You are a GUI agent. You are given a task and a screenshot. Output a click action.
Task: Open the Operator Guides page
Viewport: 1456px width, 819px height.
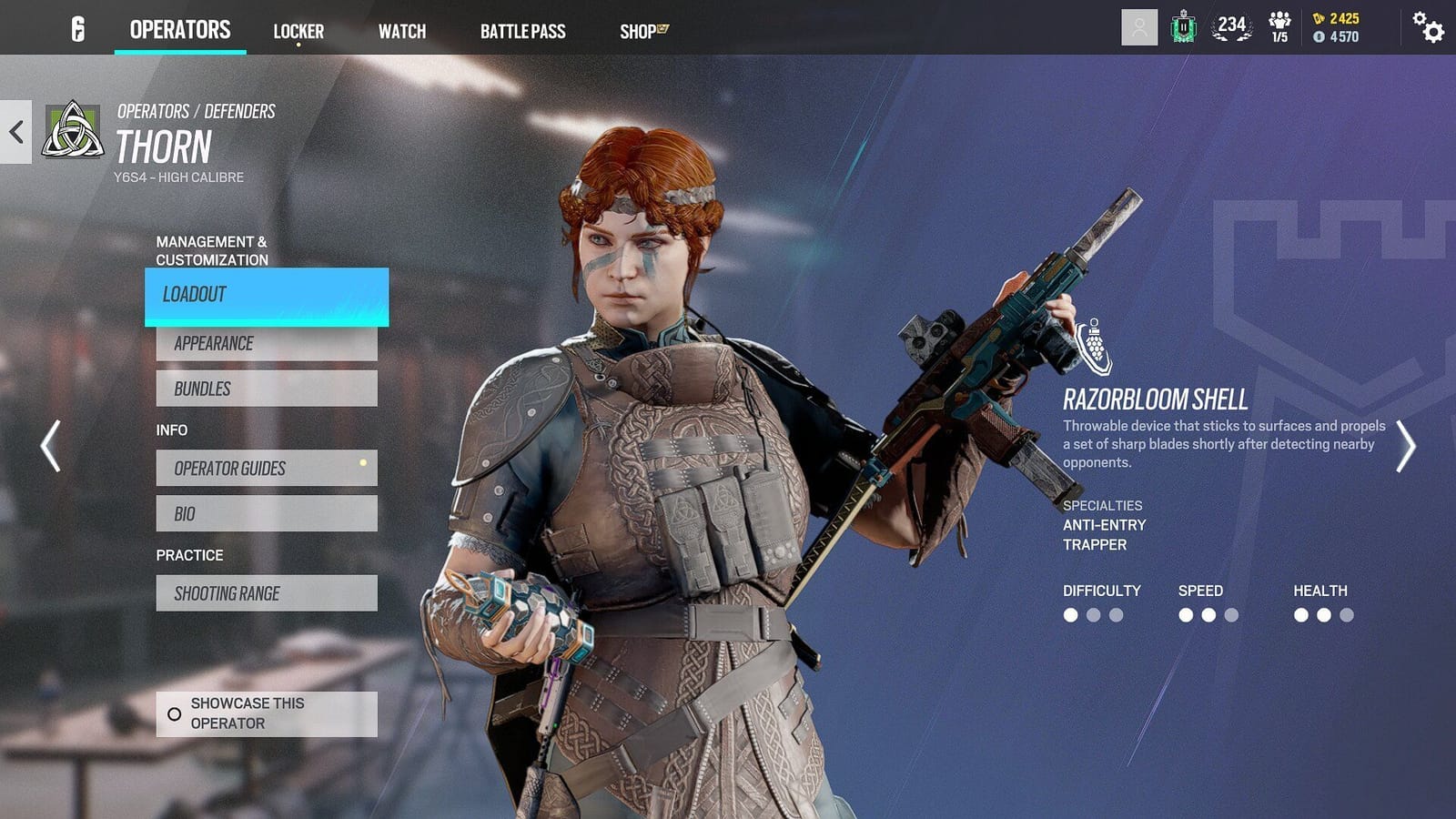tap(265, 469)
